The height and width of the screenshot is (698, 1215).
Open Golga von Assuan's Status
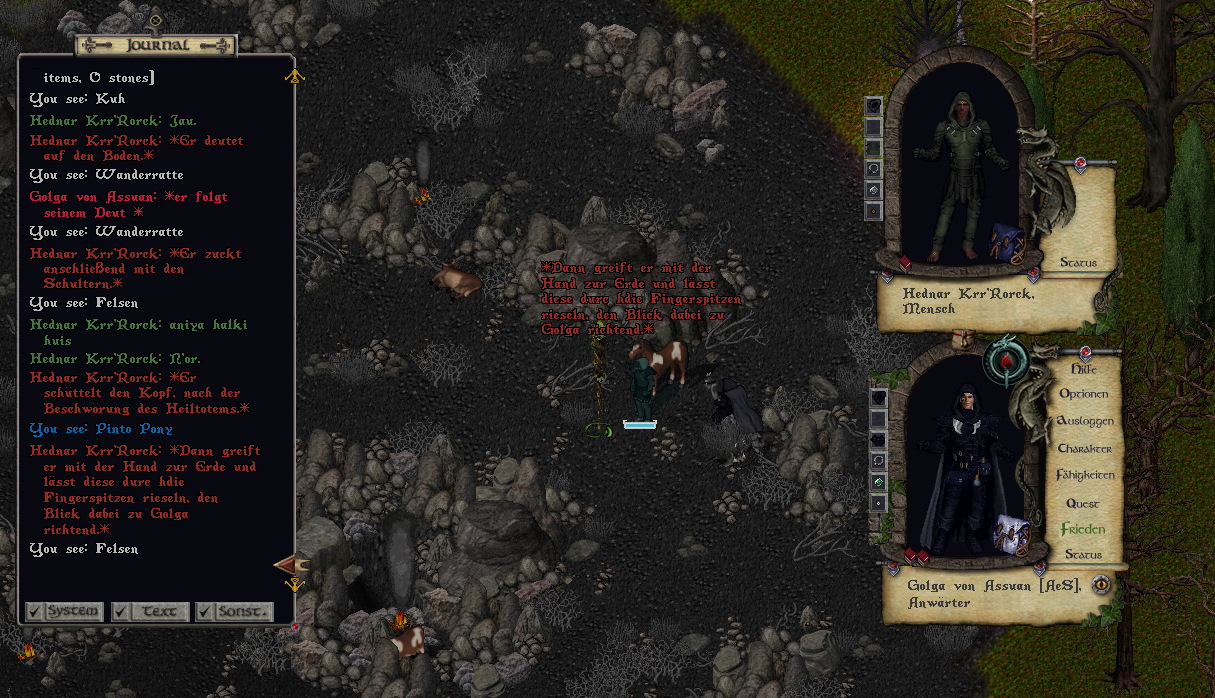[1082, 555]
